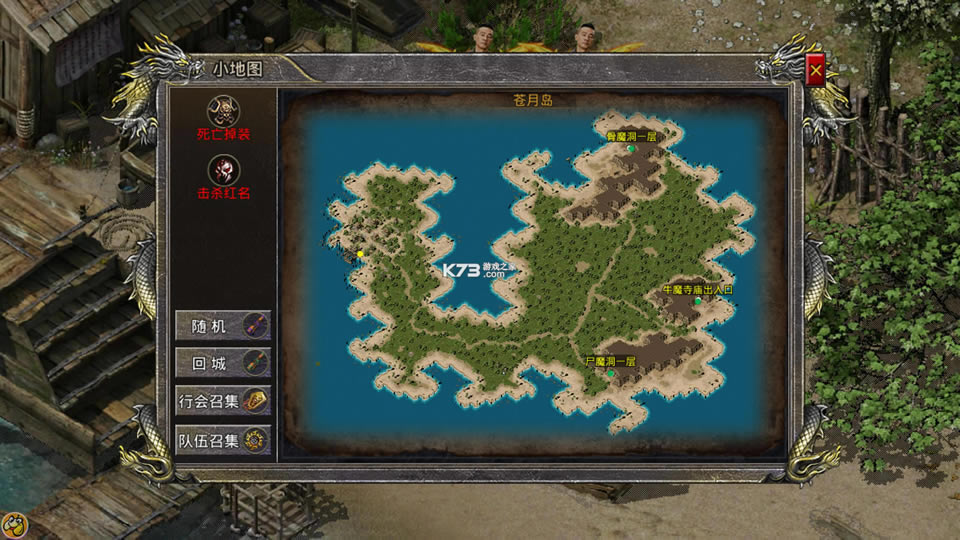The image size is (960, 540).
Task: Activate the 队伍召集 team summon button
Action: click(222, 440)
